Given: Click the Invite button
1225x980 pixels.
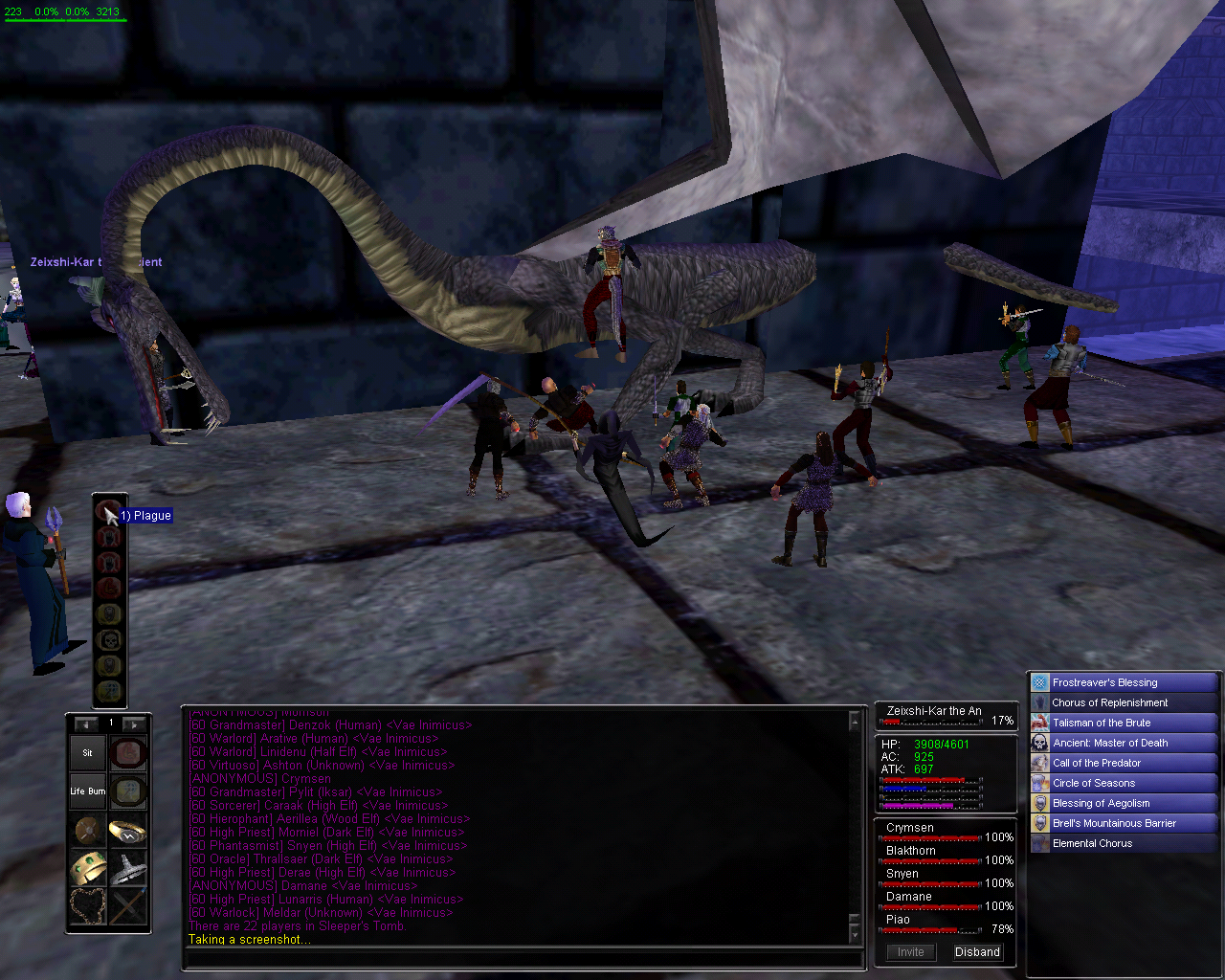Looking at the screenshot, I should tap(910, 952).
